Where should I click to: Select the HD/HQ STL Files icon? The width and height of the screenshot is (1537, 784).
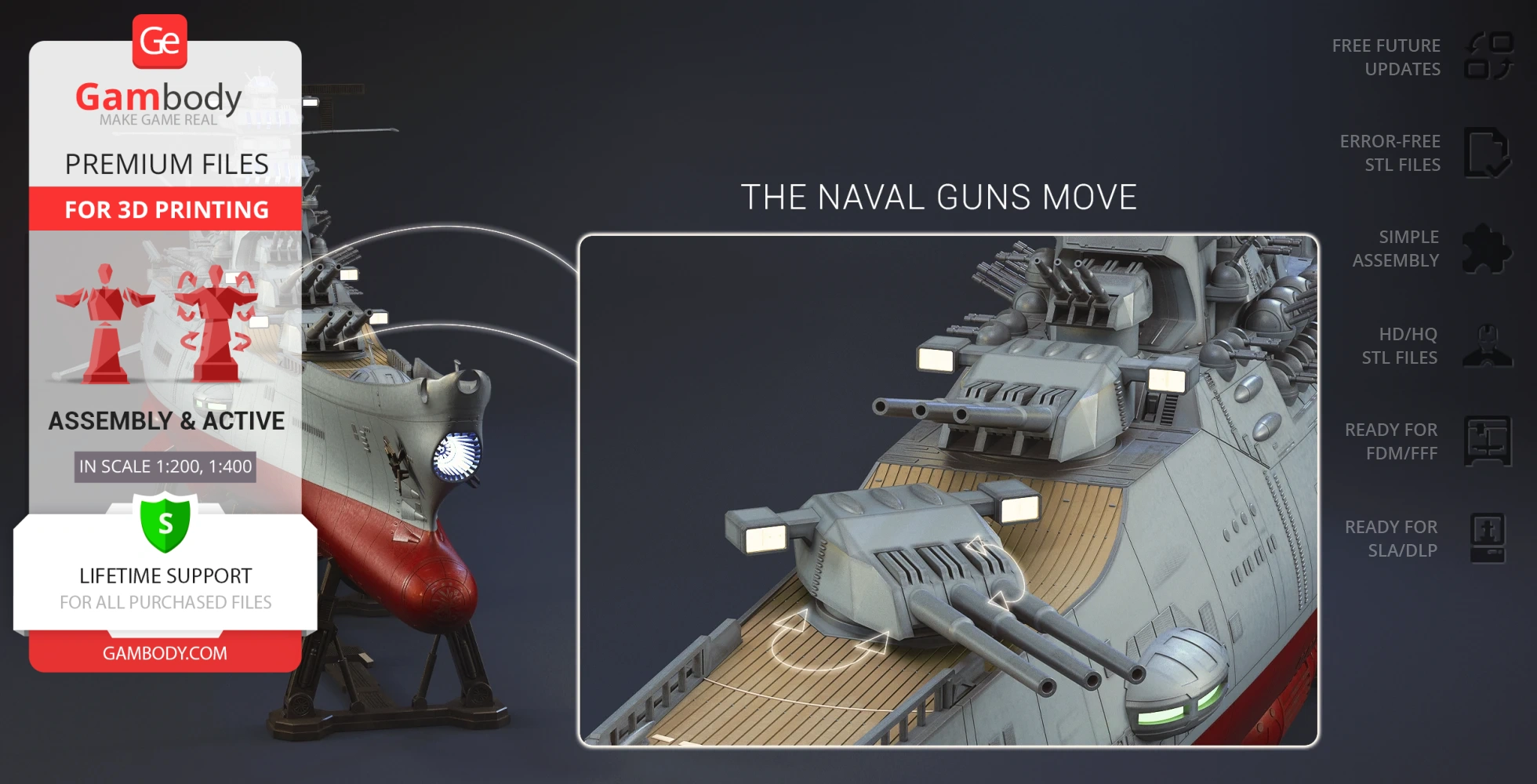1487,346
